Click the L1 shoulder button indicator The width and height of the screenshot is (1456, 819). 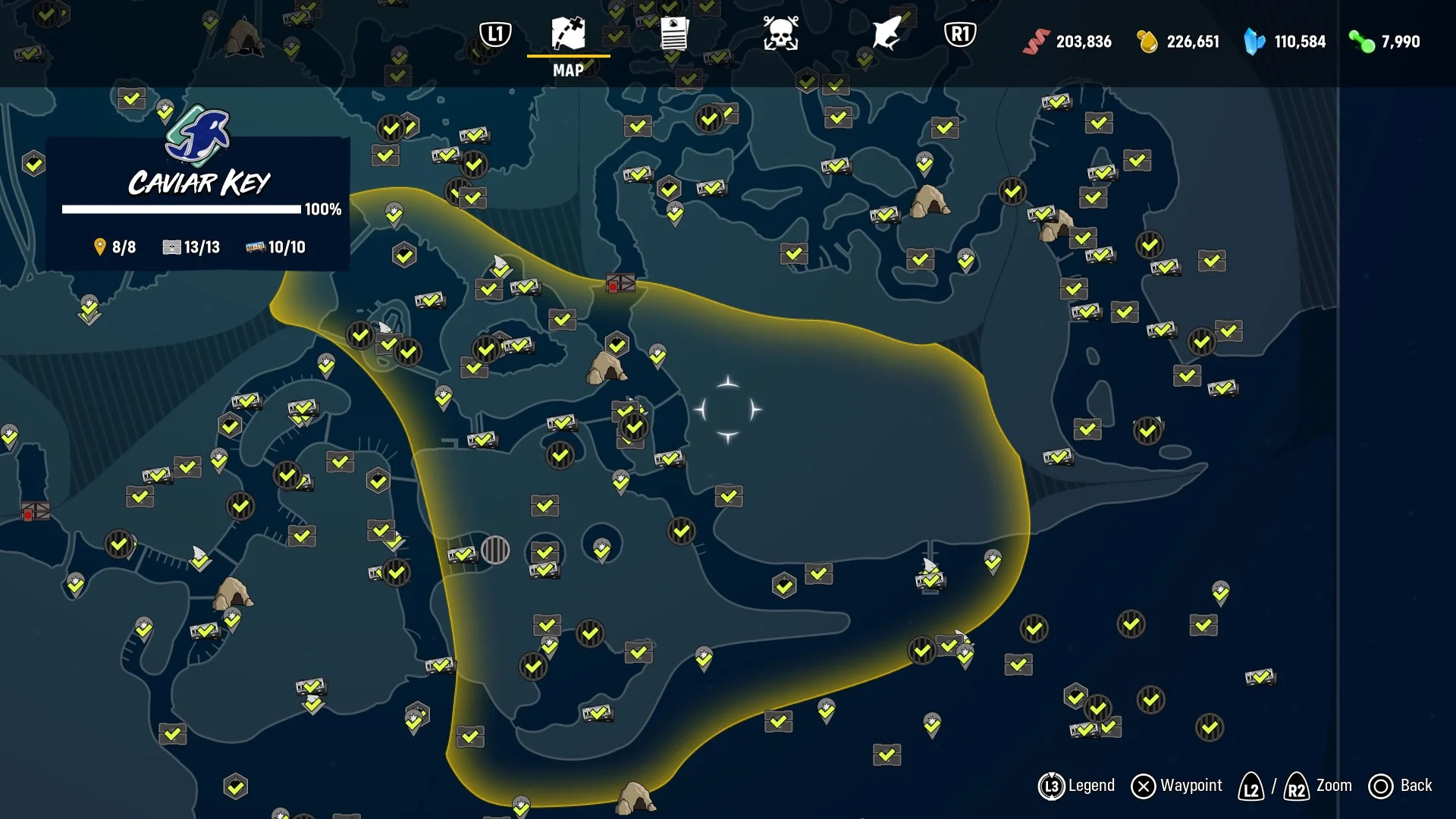pos(494,33)
